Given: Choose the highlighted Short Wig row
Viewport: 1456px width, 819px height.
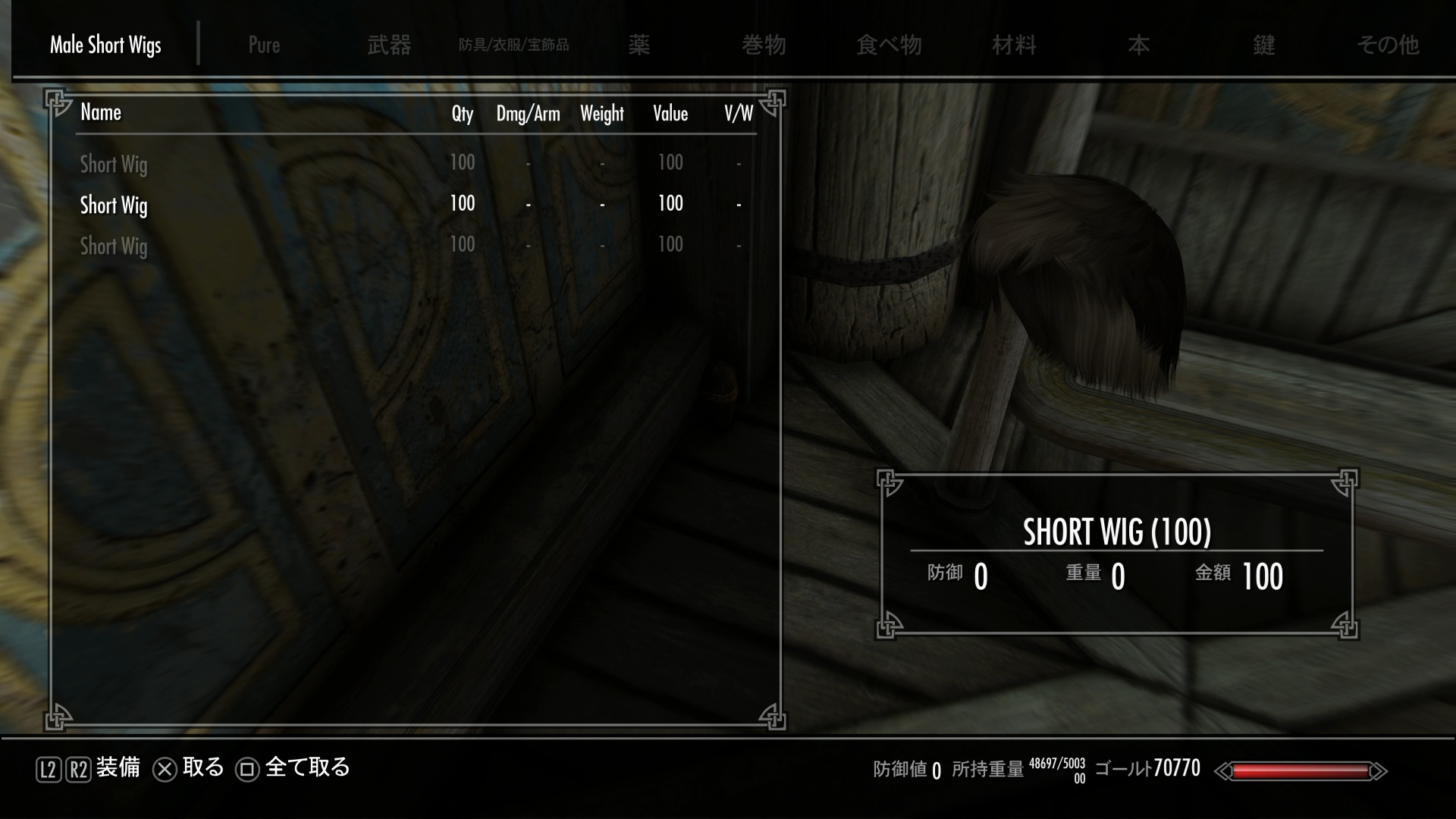Looking at the screenshot, I should [114, 205].
